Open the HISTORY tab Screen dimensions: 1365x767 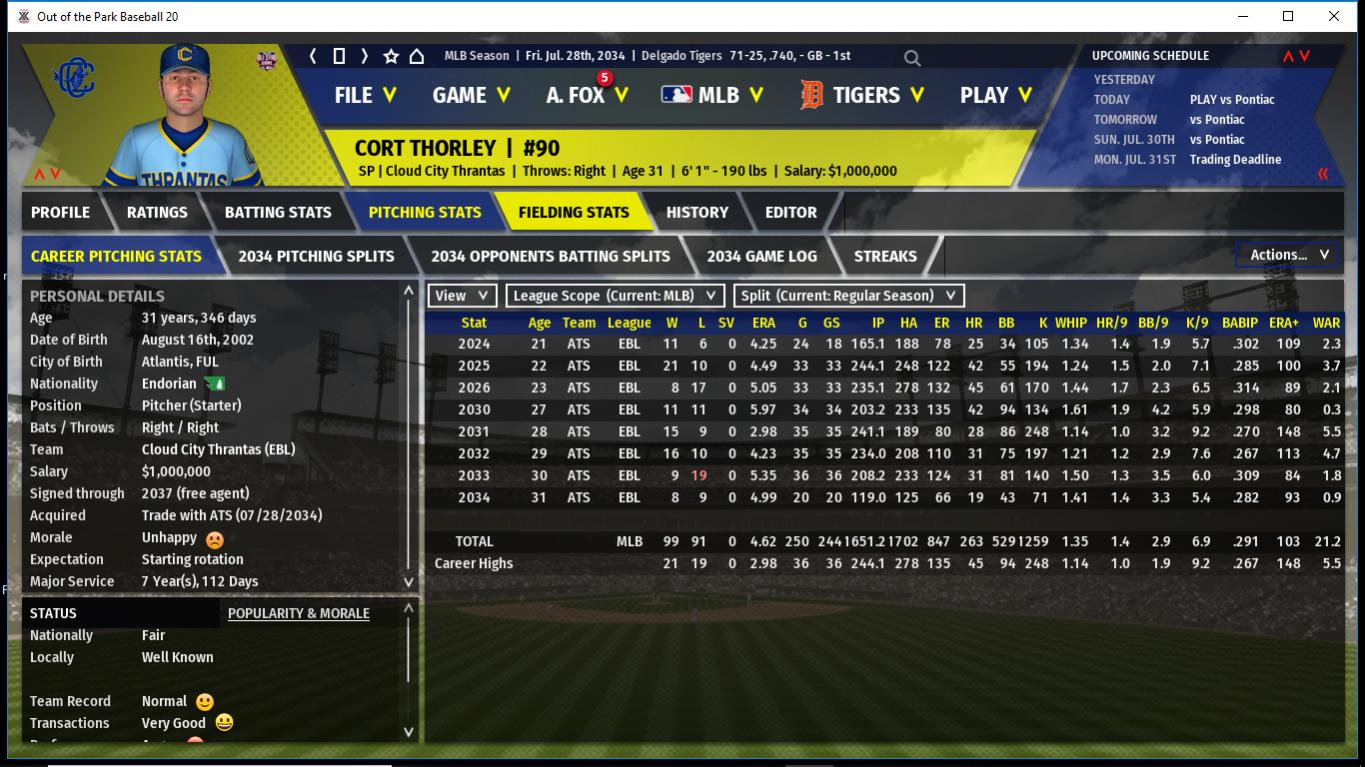point(697,212)
